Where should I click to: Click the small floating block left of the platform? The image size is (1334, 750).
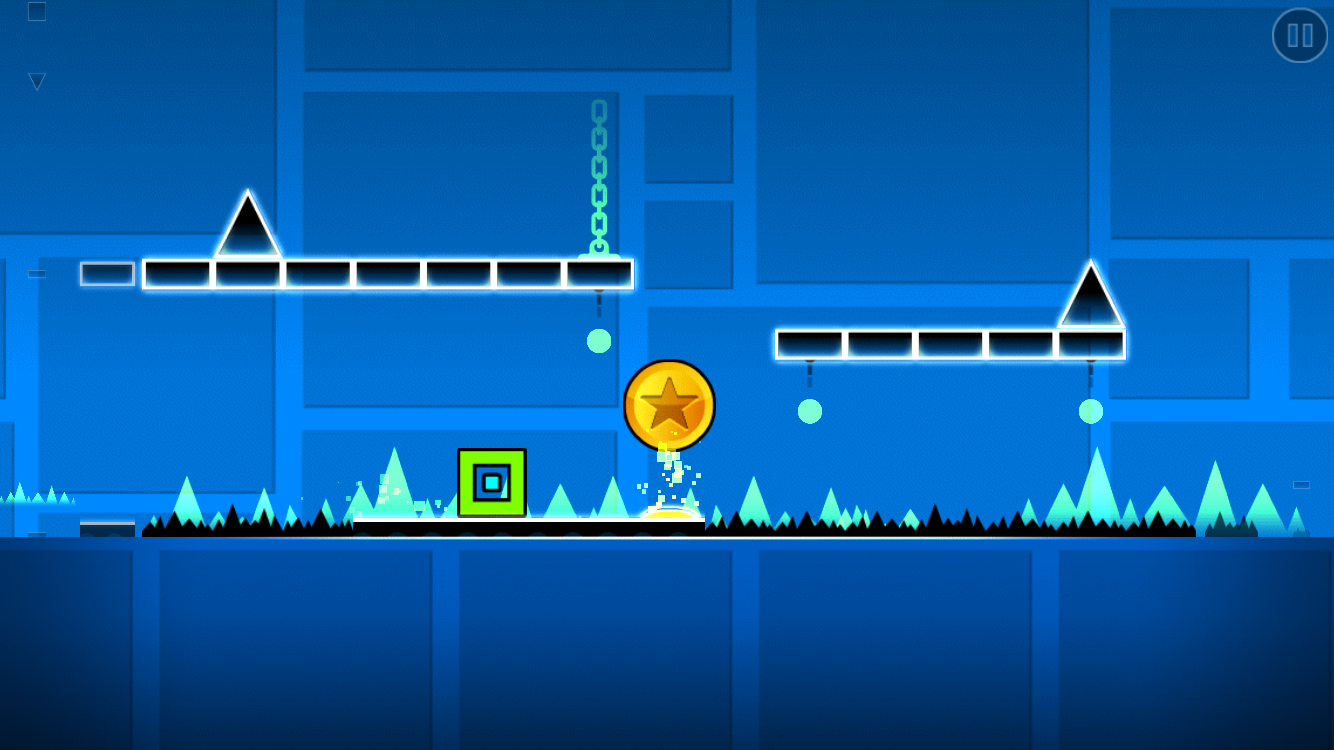[105, 272]
